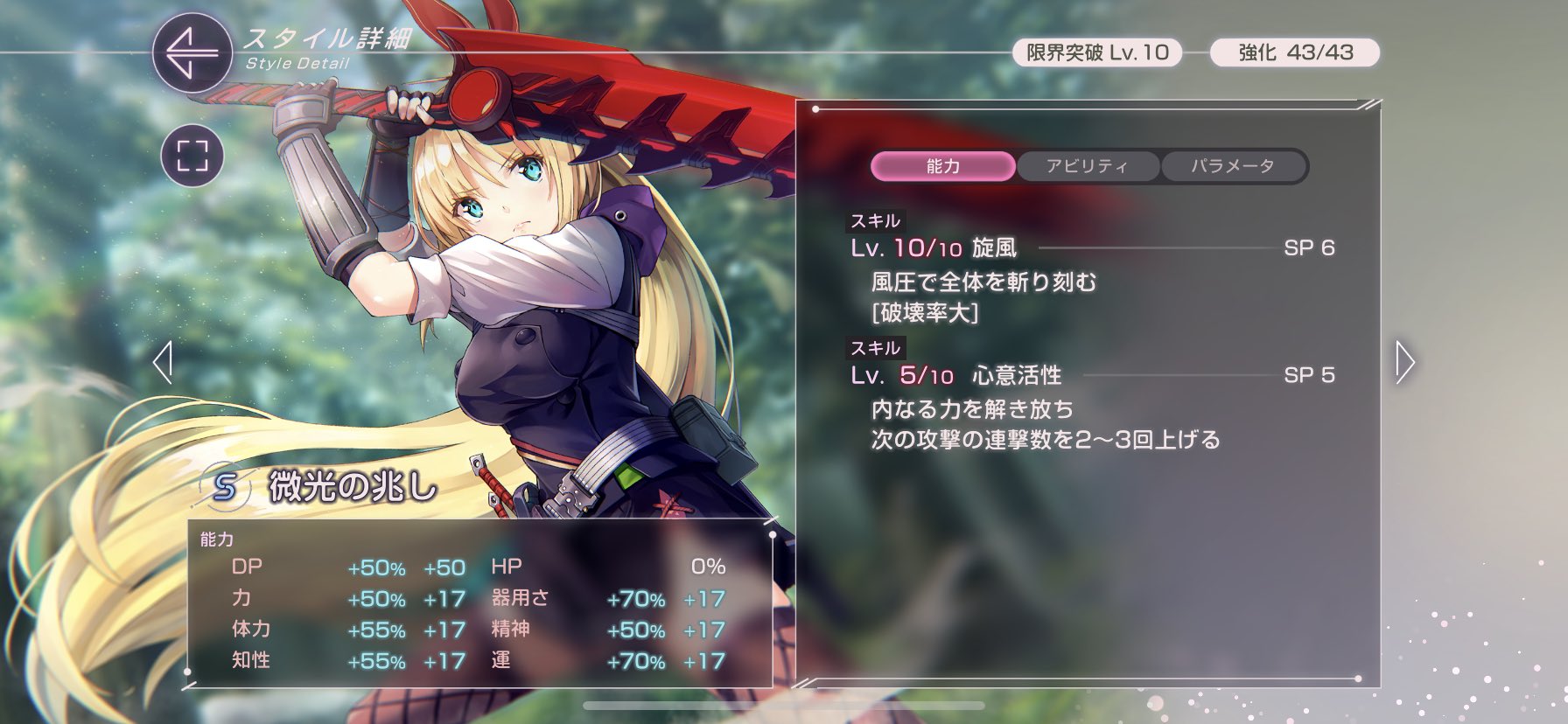1568x724 pixels.
Task: Click the 限界突破 Lv.10 badge
Action: tap(1097, 52)
